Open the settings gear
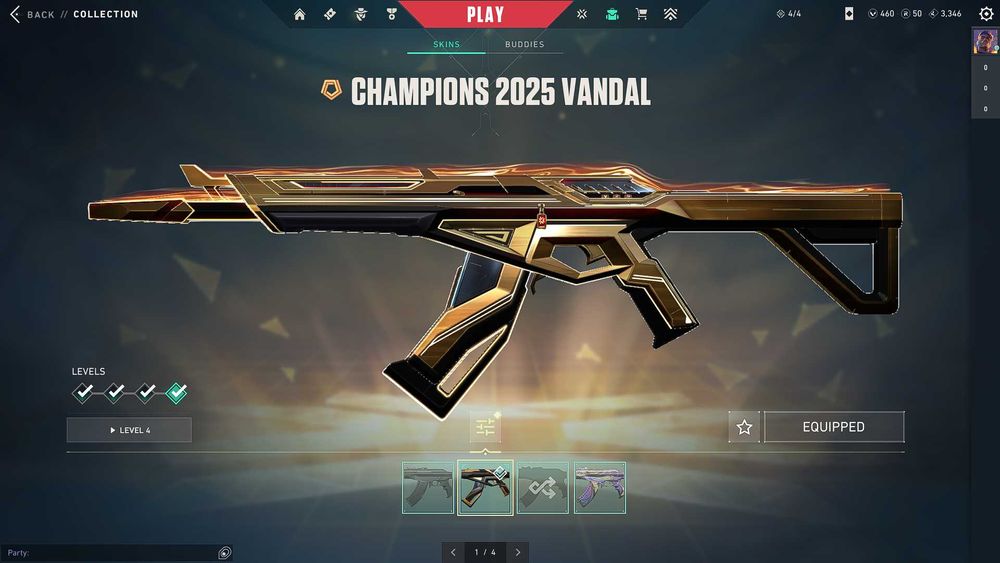1000x563 pixels. [x=985, y=14]
